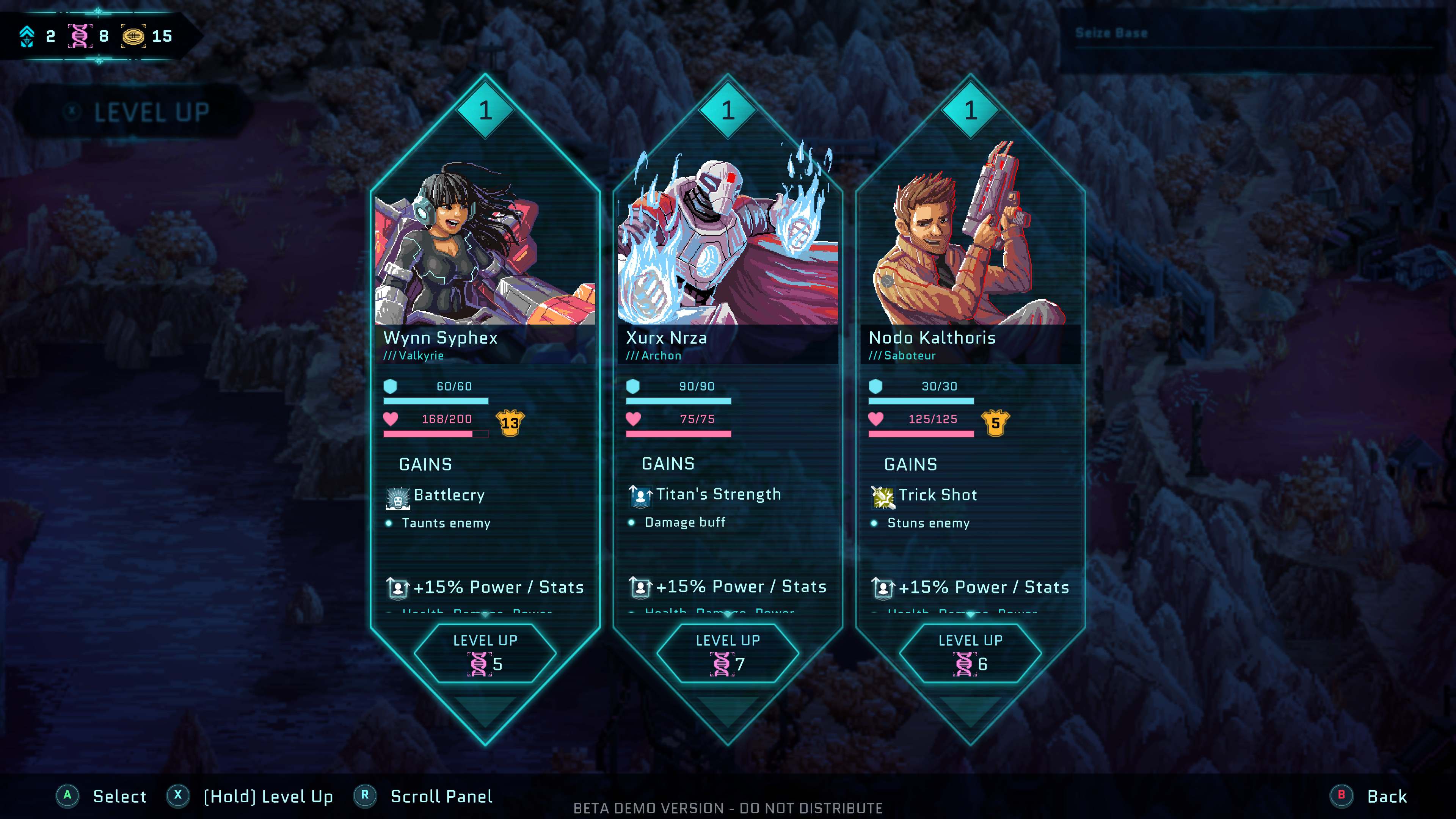Level up Nodo Kalthoris for 6 DNA
The width and height of the screenshot is (1456, 819).
click(x=970, y=653)
